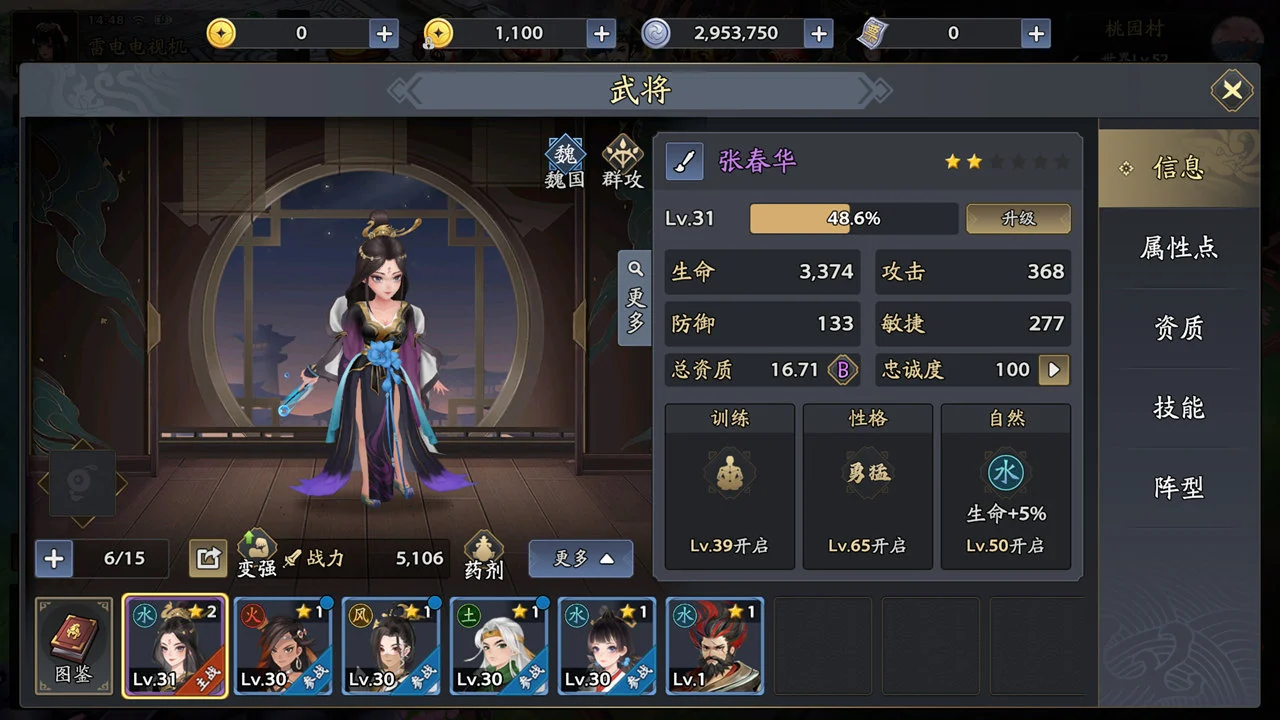Open the 资质 tab
This screenshot has height=720, width=1280.
point(1179,328)
